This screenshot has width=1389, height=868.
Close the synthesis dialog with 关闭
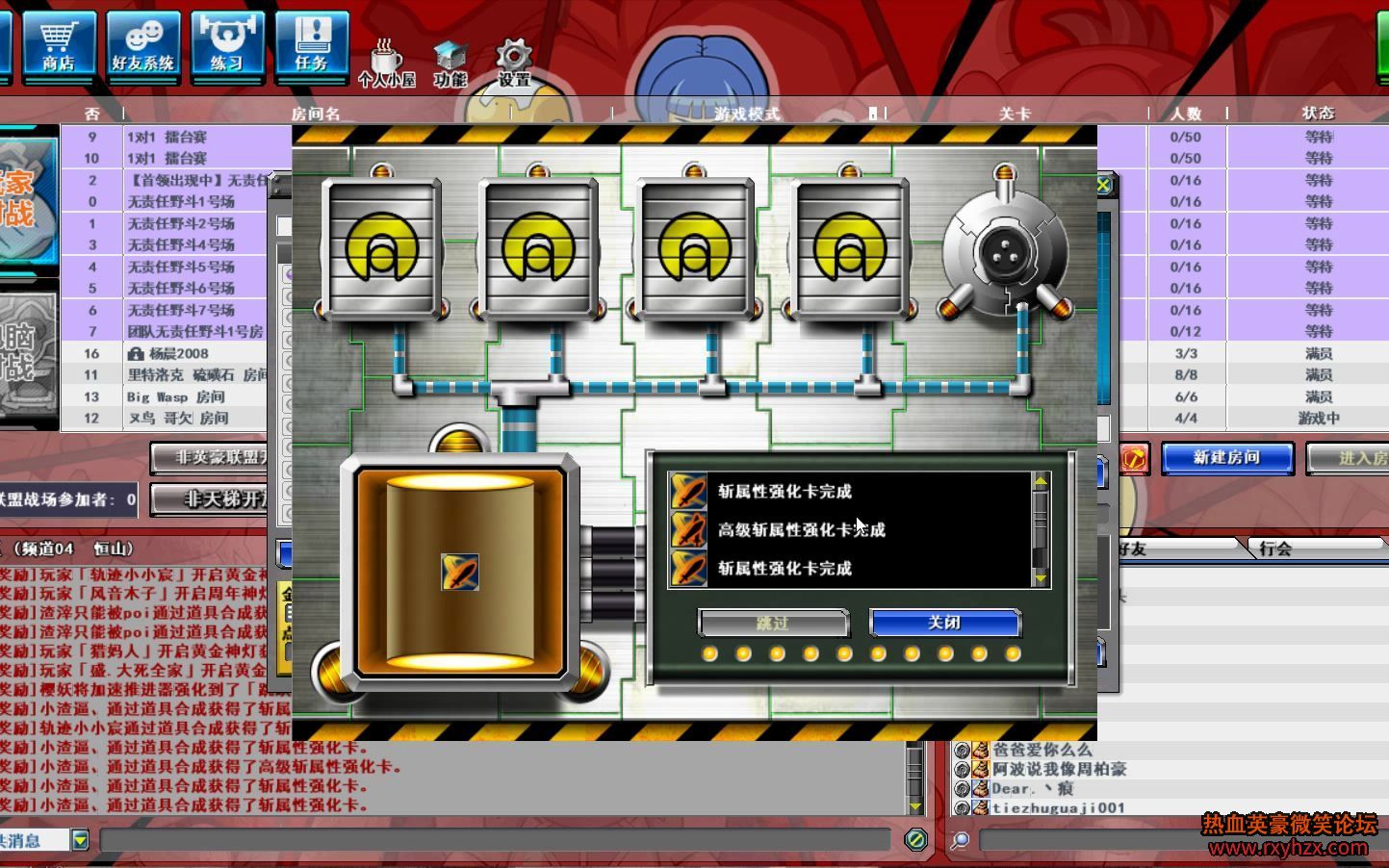[944, 624]
